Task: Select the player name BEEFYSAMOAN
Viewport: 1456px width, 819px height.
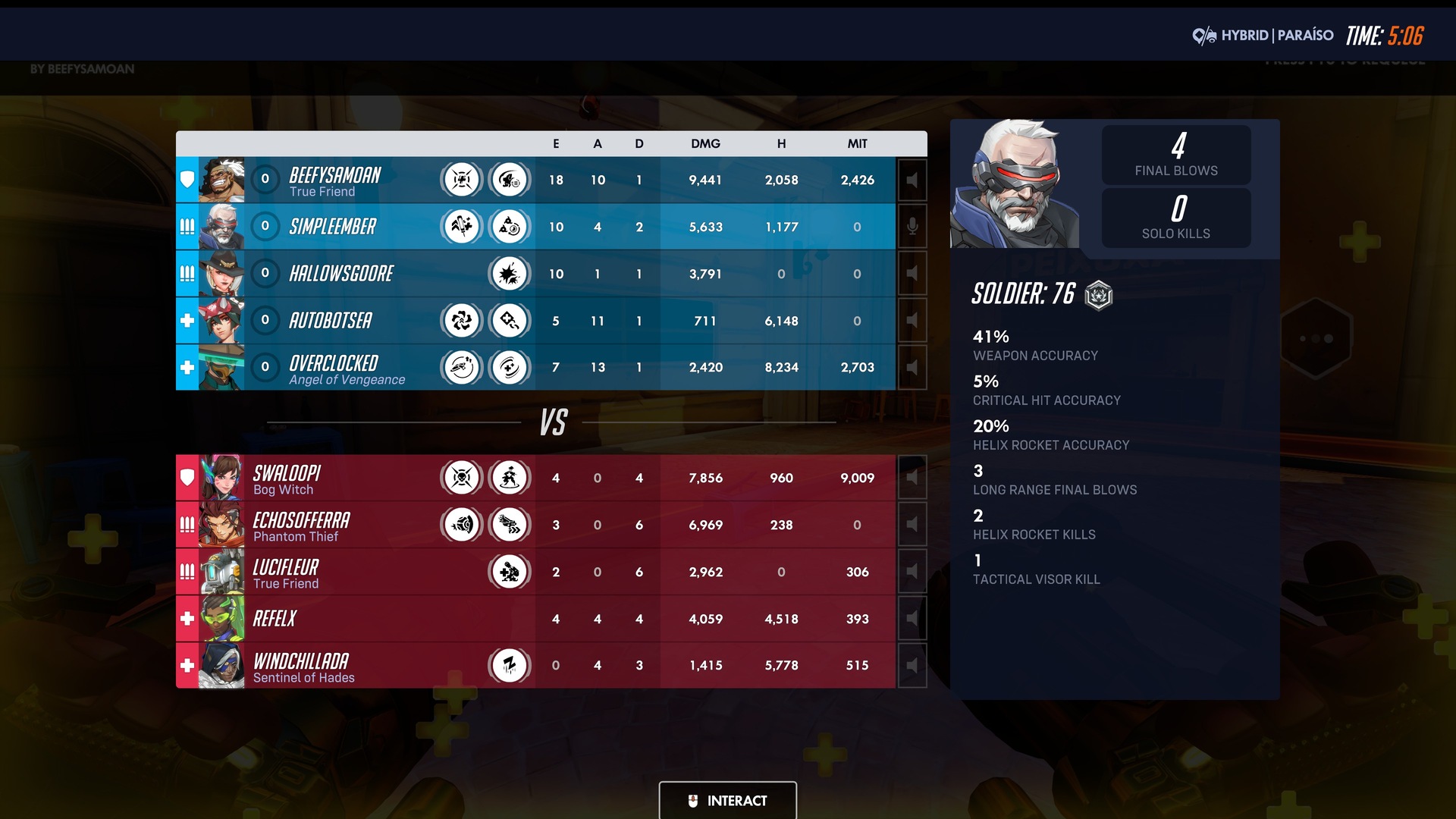Action: point(334,176)
